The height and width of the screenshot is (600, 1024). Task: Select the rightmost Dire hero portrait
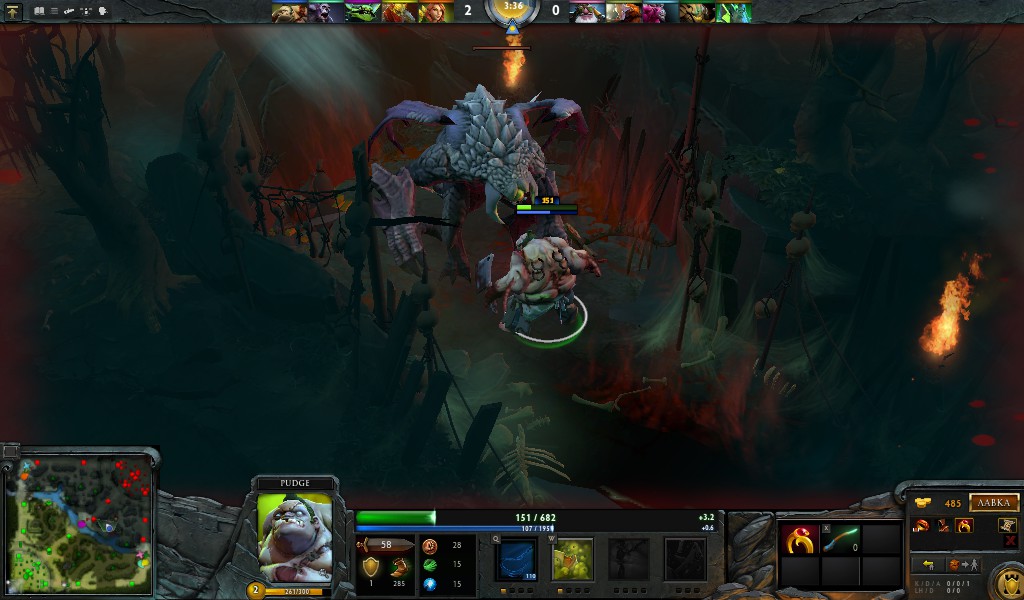click(735, 12)
